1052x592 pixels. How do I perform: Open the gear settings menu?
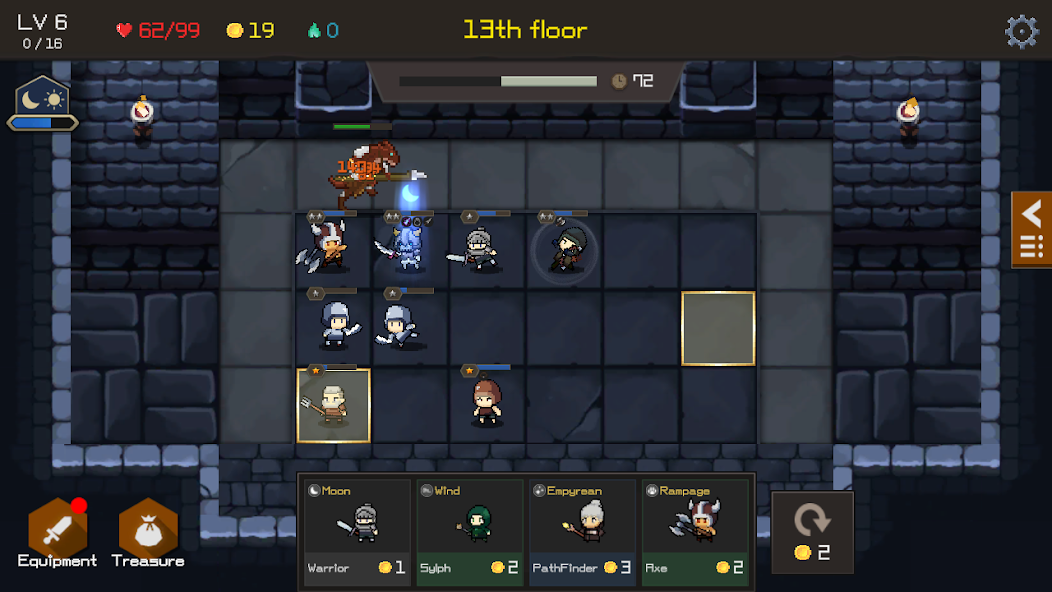tap(1021, 31)
